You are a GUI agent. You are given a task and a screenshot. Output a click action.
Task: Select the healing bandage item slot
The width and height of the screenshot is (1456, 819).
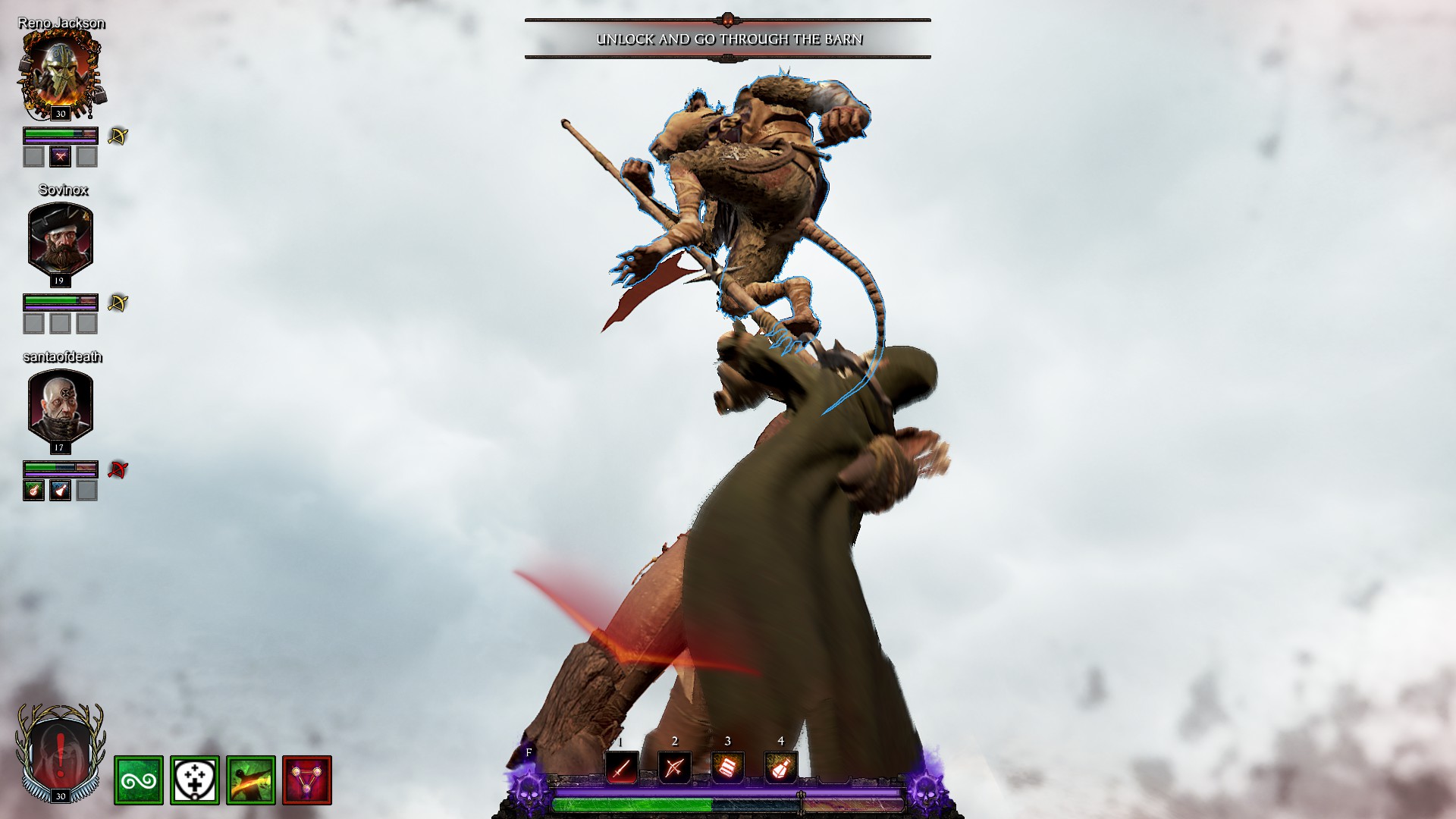(727, 768)
